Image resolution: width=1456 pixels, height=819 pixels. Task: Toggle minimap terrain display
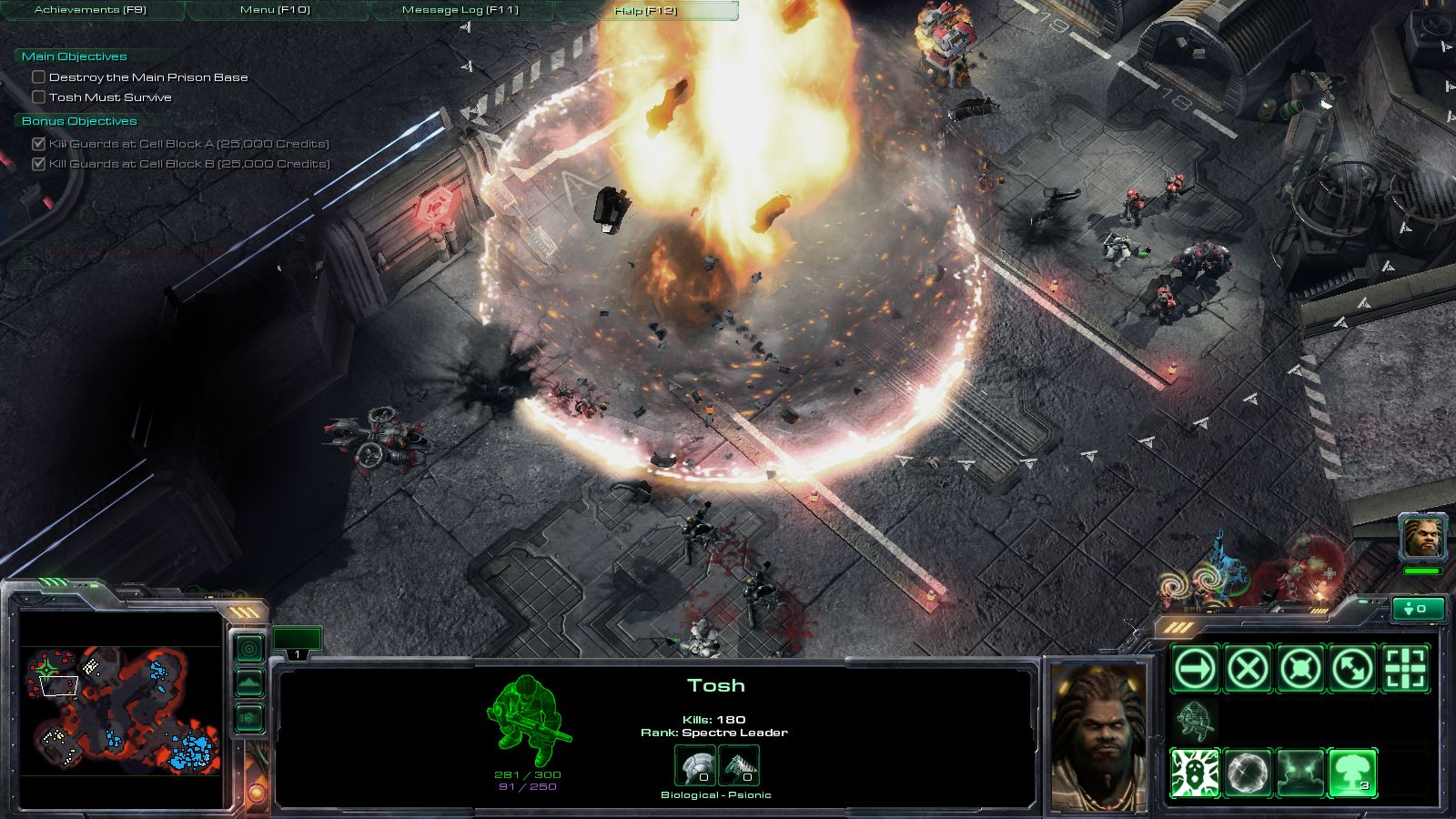click(249, 683)
